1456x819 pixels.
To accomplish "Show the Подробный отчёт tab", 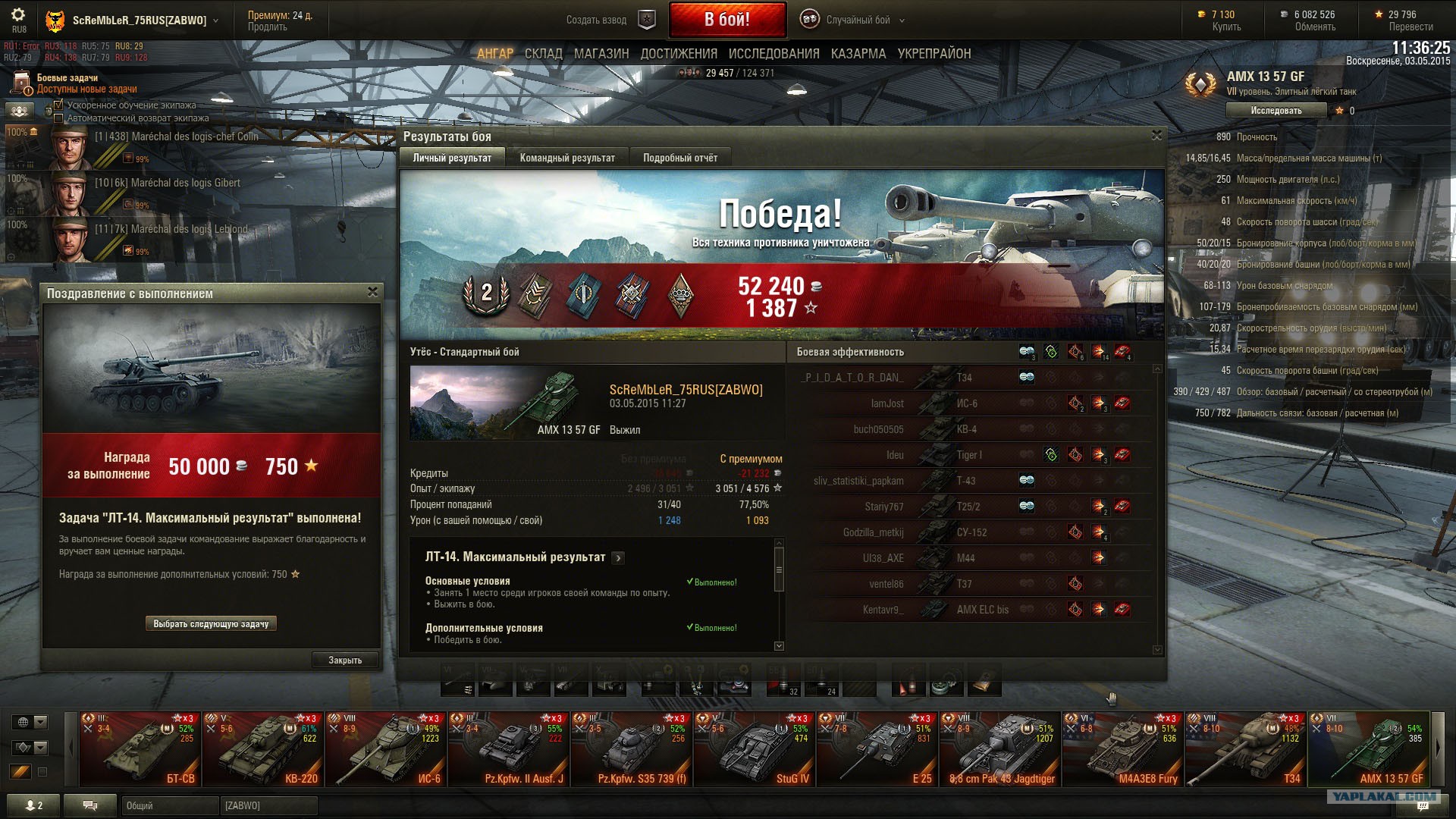I will (x=679, y=158).
